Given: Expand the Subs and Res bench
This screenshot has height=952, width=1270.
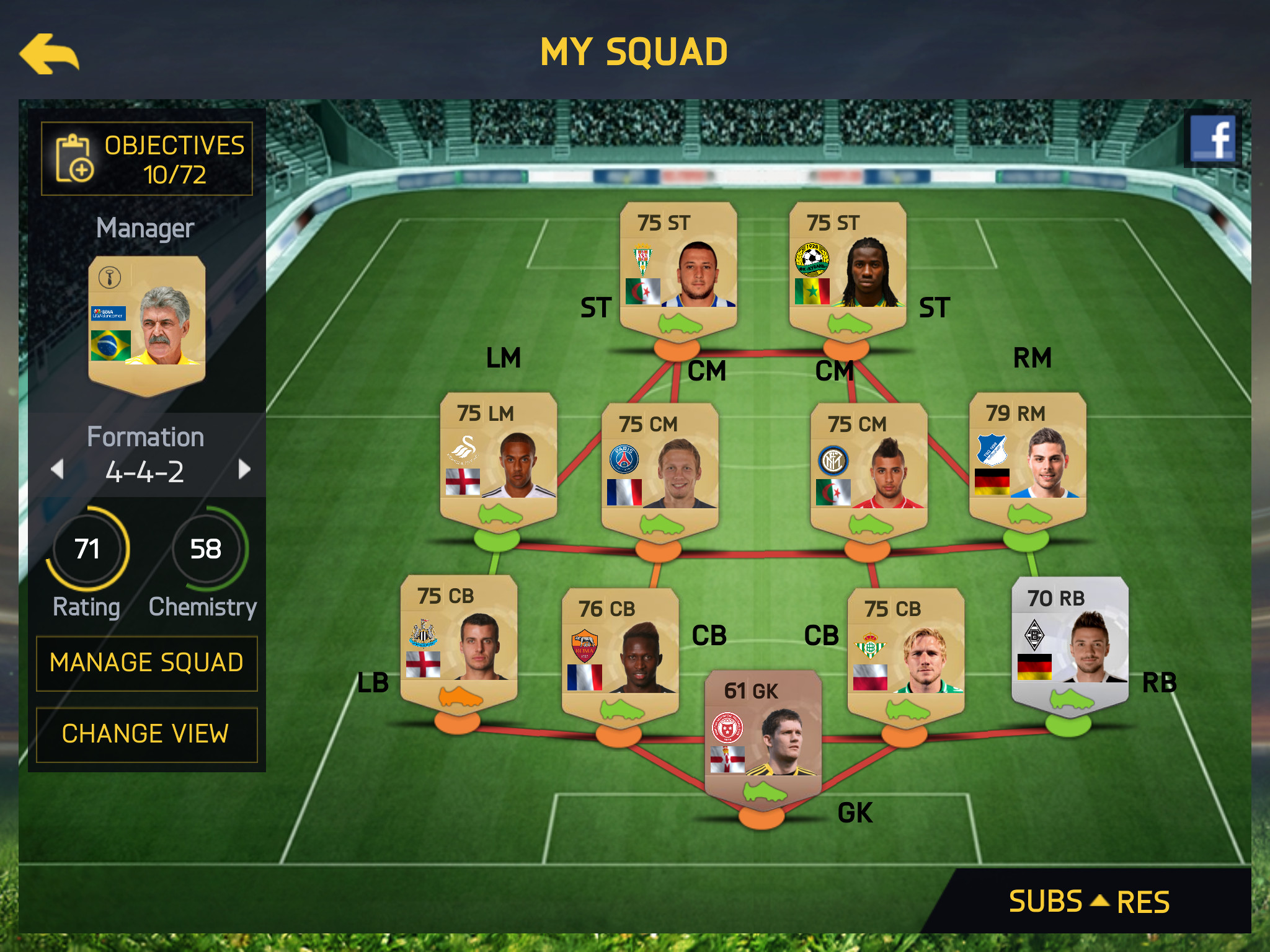Looking at the screenshot, I should pyautogui.click(x=1089, y=901).
